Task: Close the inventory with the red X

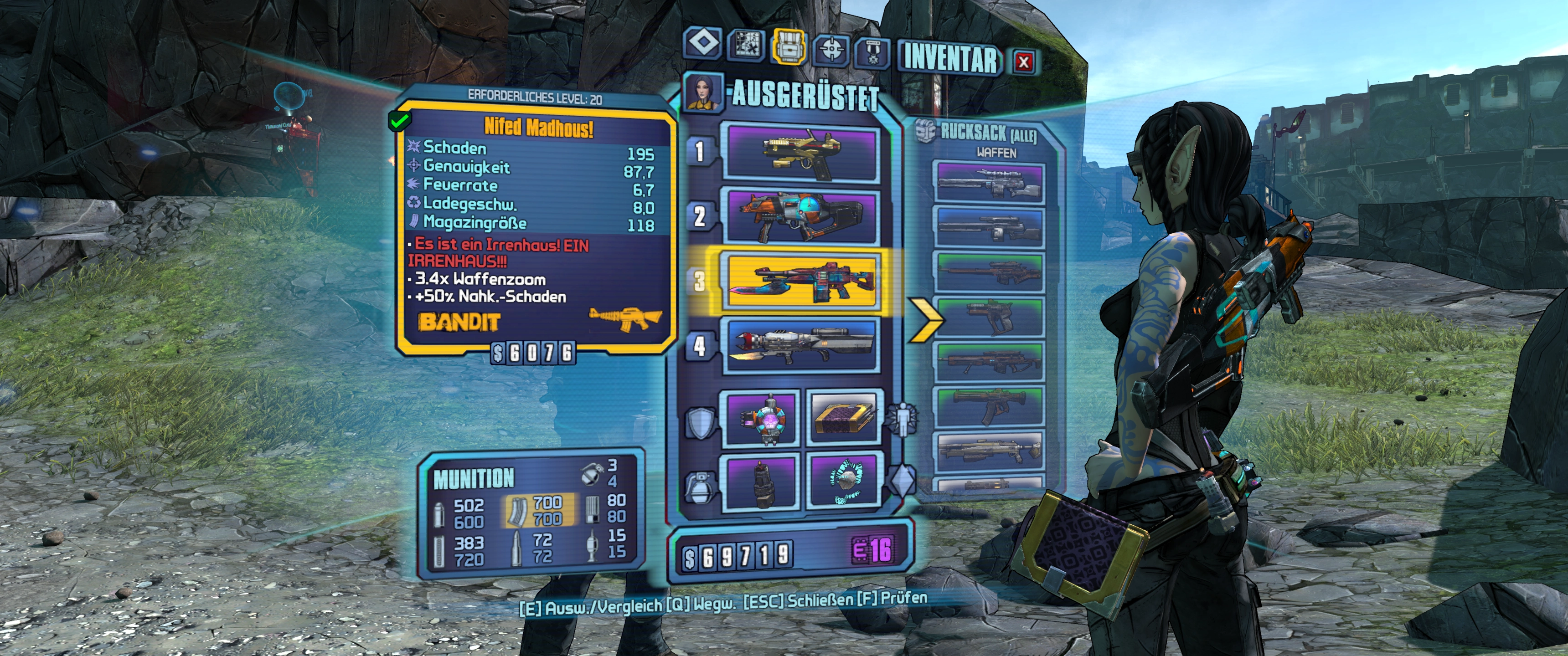Action: pos(1024,61)
